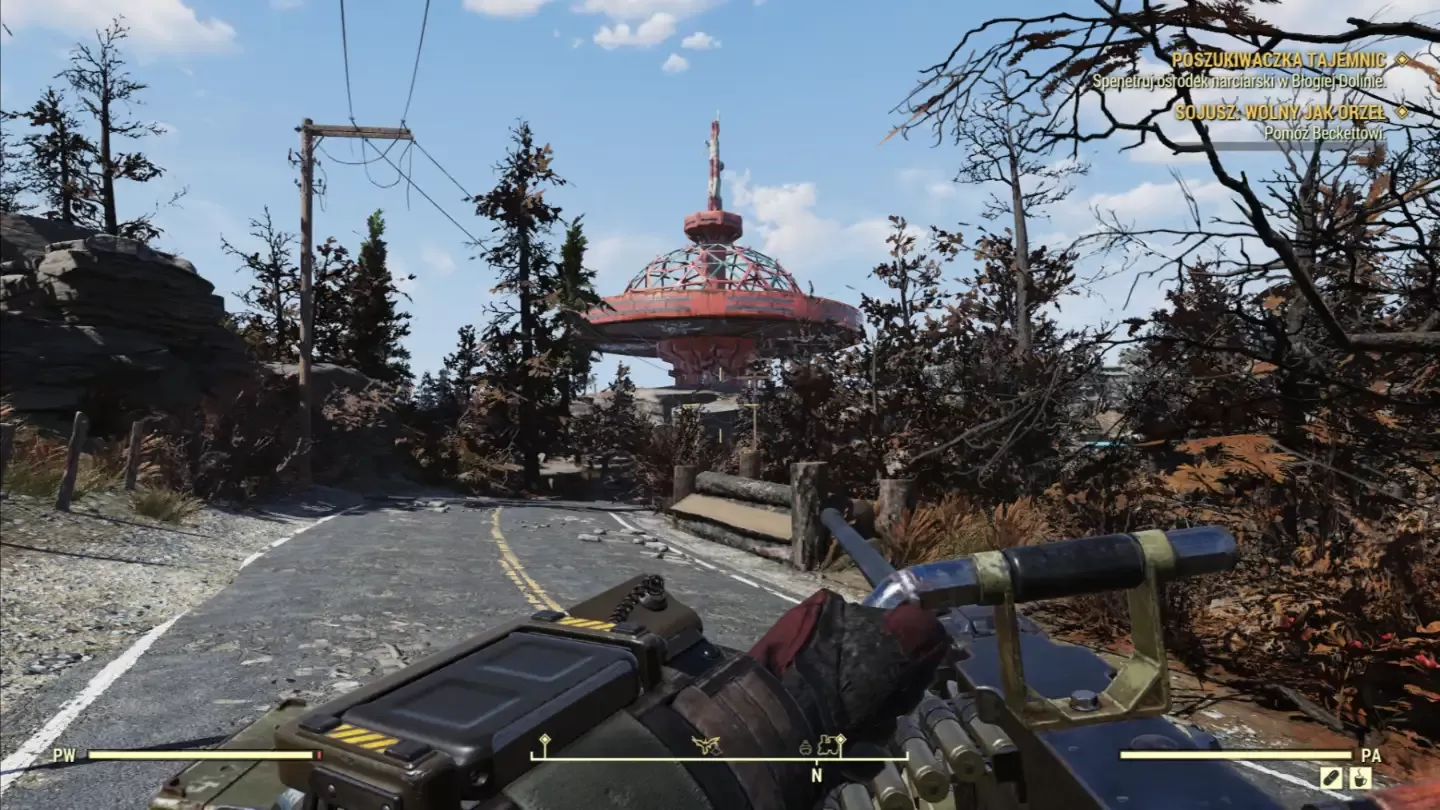Viewport: 1440px width, 810px height.
Task: Toggle the compass north indicator N
Action: tap(815, 775)
